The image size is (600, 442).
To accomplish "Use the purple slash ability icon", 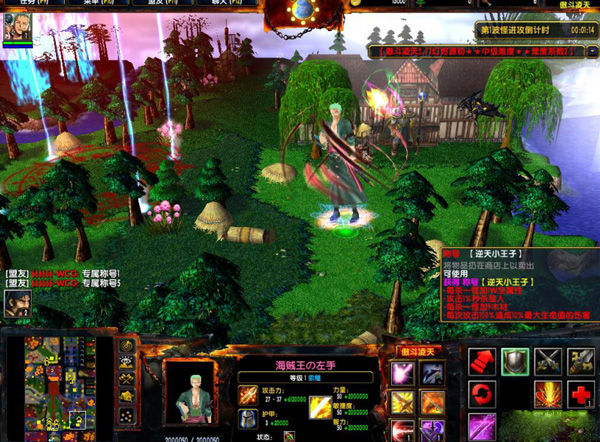I will click(483, 426).
